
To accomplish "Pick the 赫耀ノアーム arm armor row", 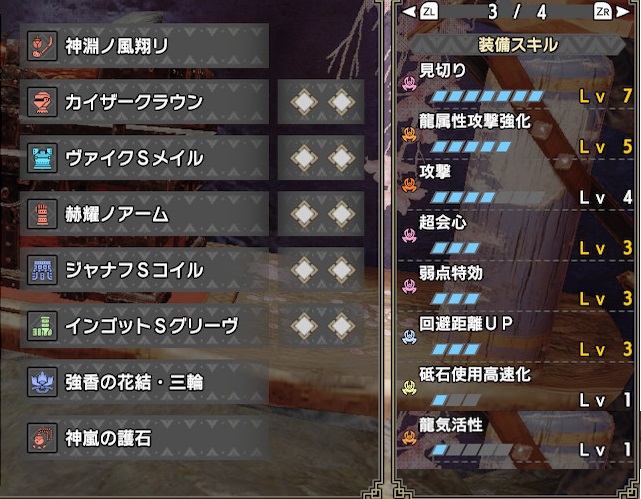I will pos(145,214).
